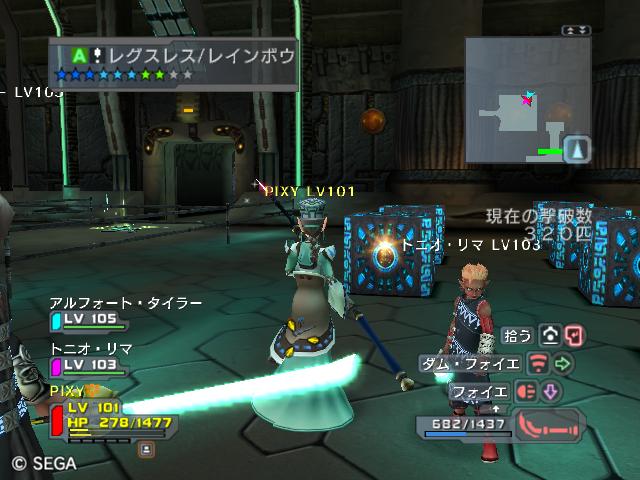The height and width of the screenshot is (480, 640).
Task: Click the pink return-arrow action icon
Action: (573, 335)
